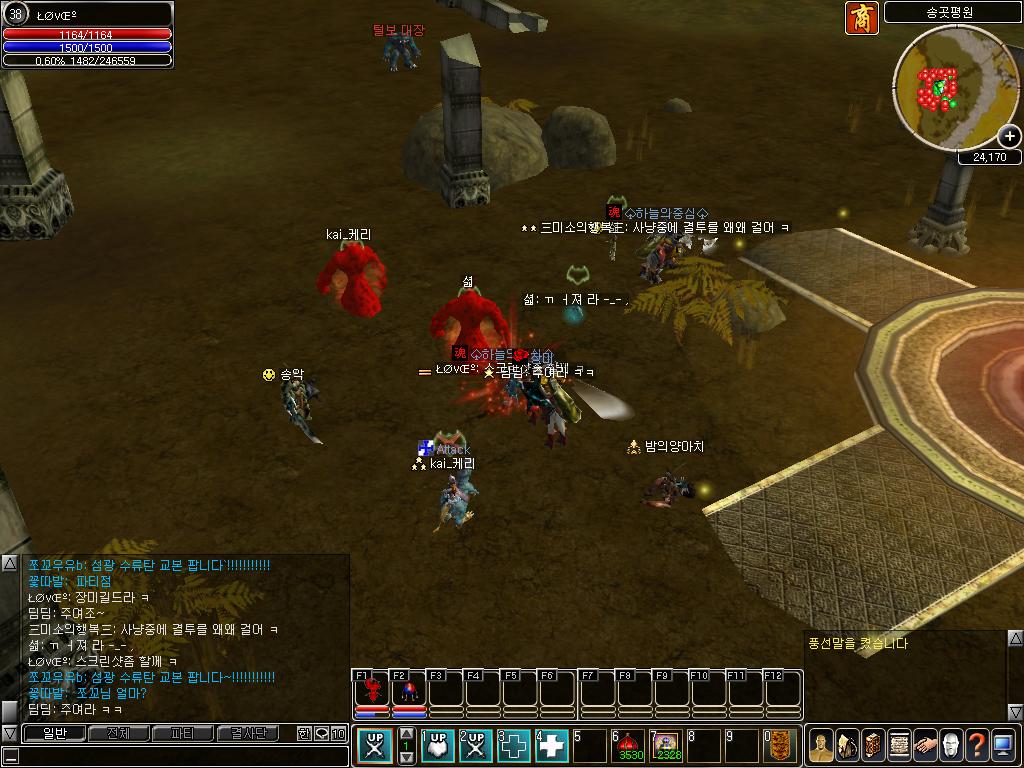Select the 전체 chat tab
Viewport: 1024px width, 768px height.
(x=118, y=734)
